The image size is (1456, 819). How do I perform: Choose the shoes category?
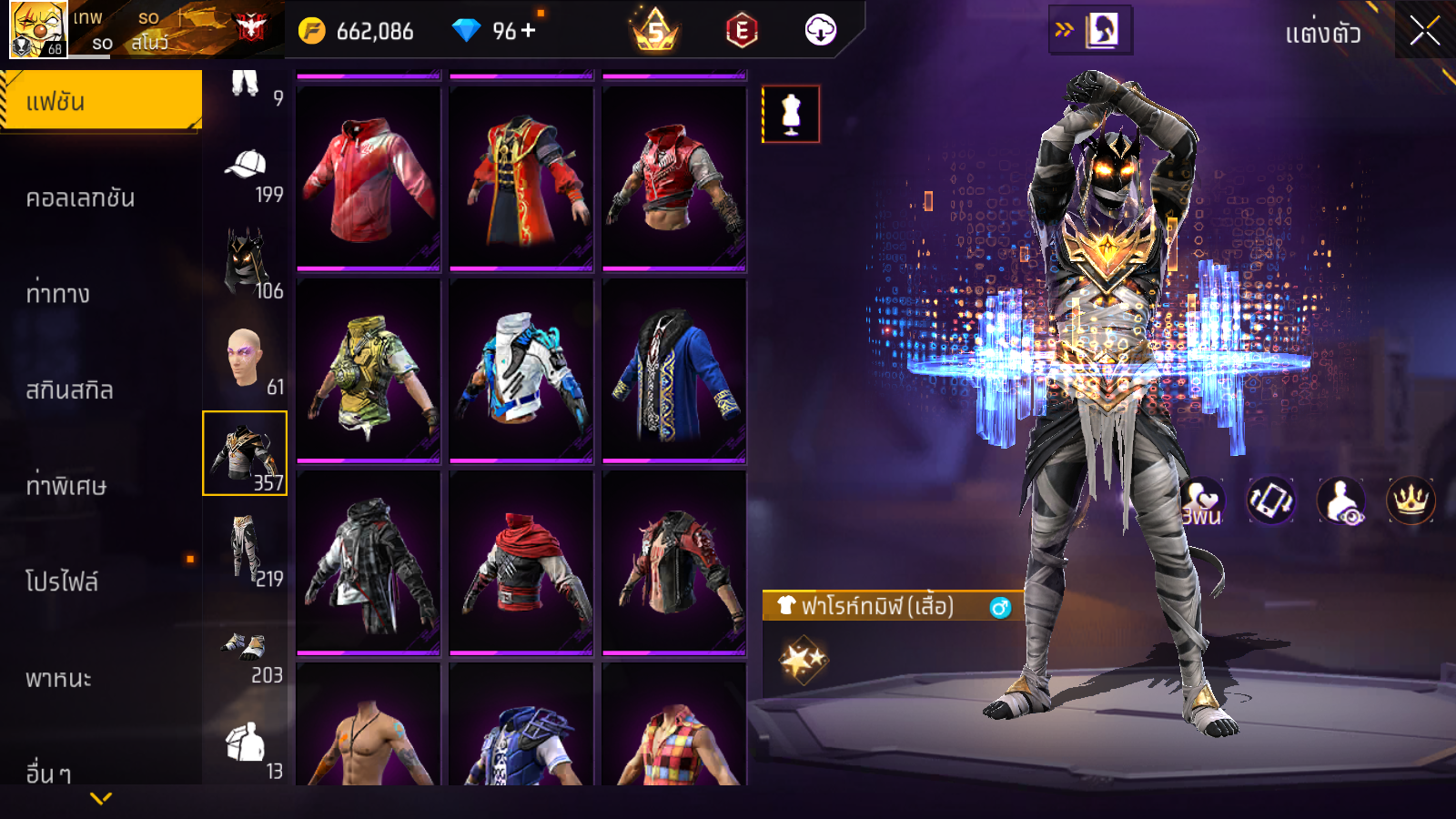245,650
